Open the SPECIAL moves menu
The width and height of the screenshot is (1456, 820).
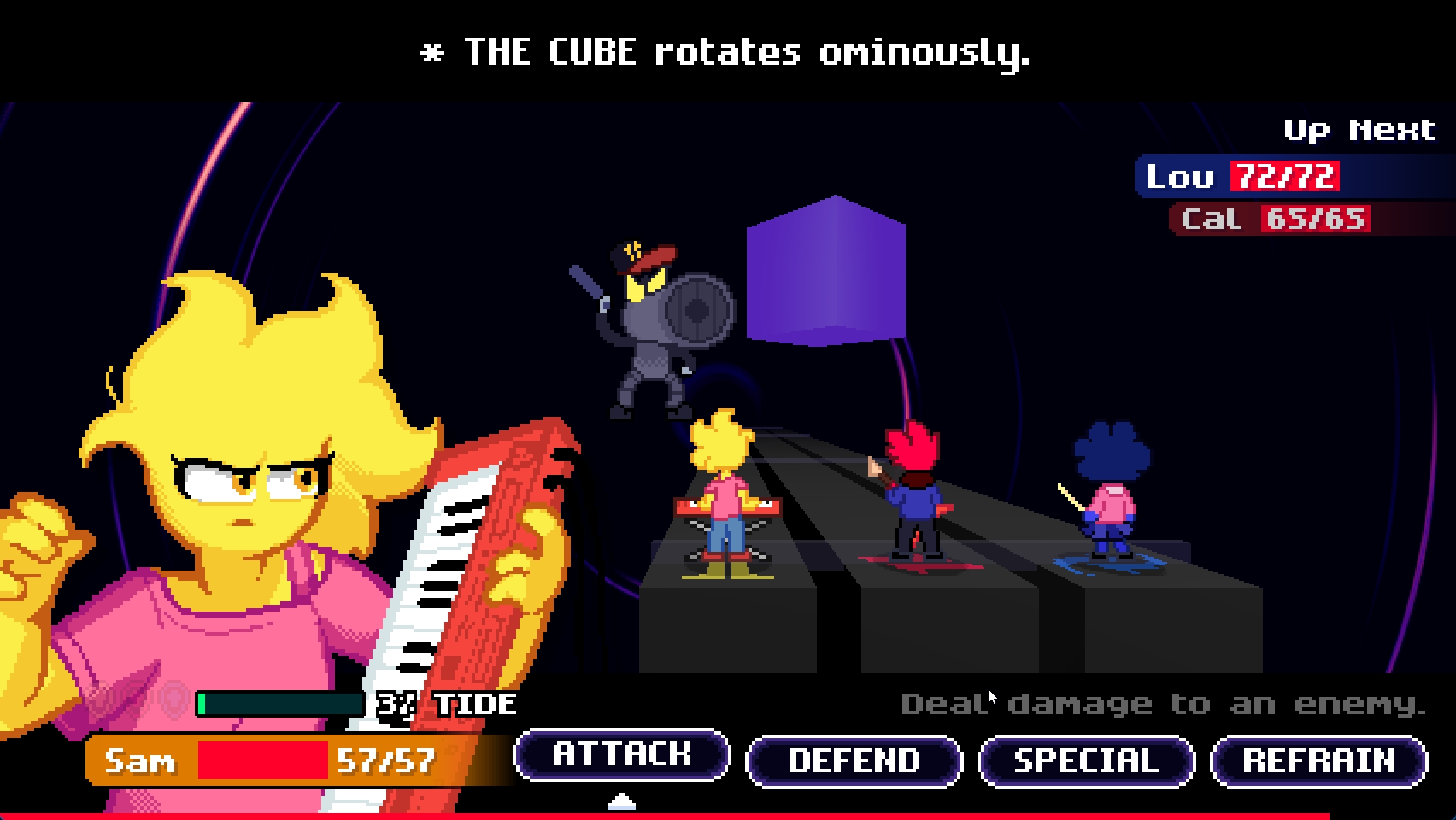pos(1086,761)
